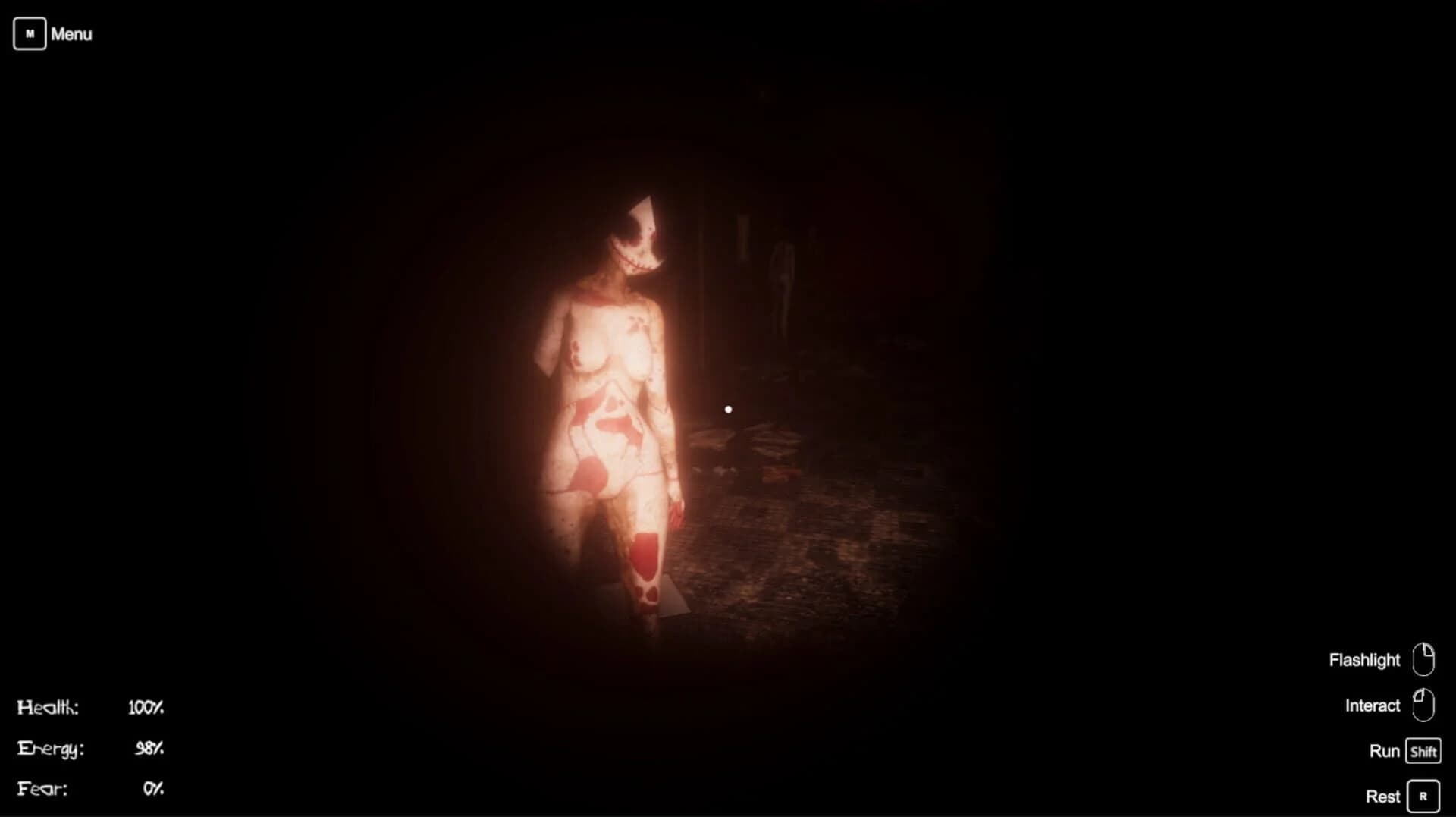1456x817 pixels.
Task: Click the Fear stat label
Action: (43, 789)
